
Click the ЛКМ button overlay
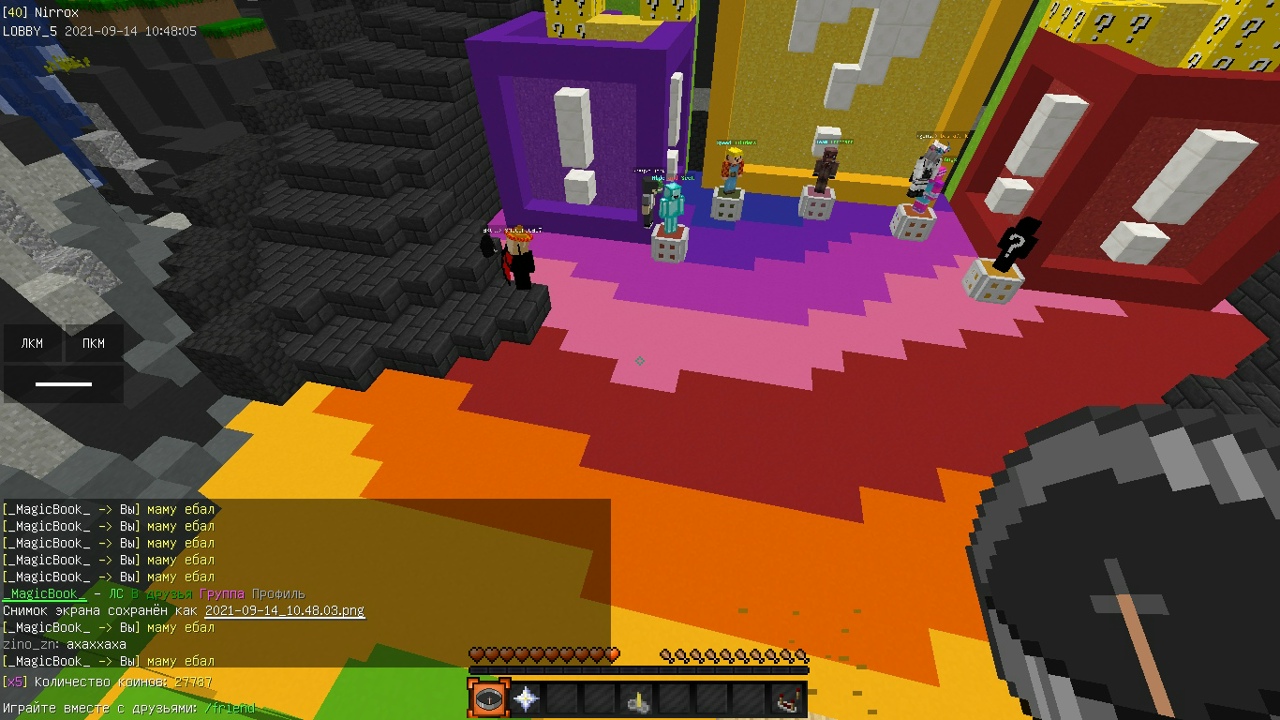pyautogui.click(x=31, y=343)
